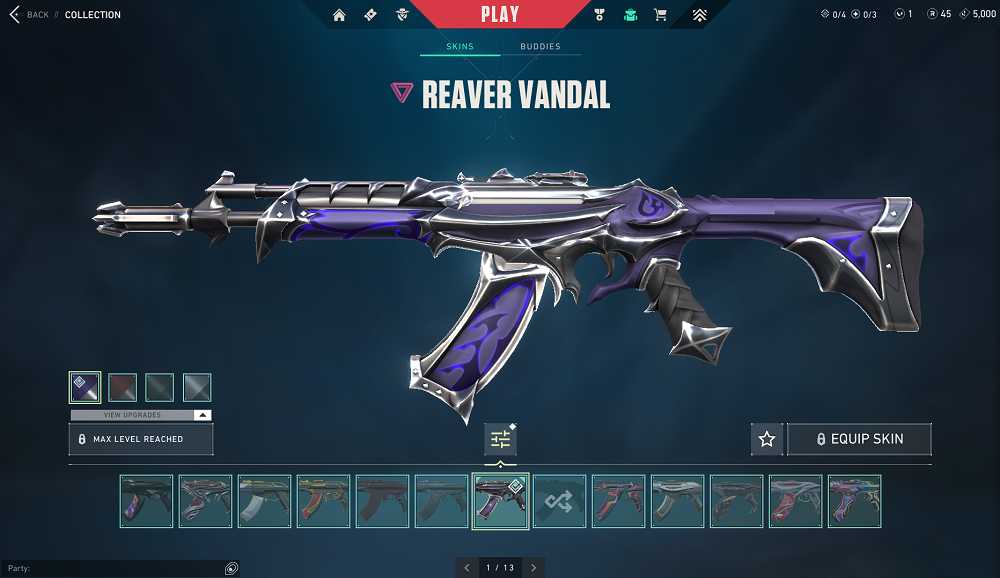Viewport: 1000px width, 578px height.
Task: Select the Skins tab
Action: (x=460, y=47)
